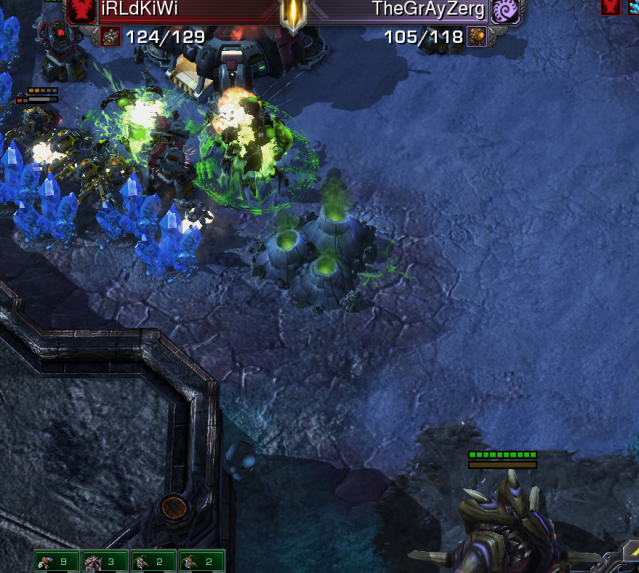Select the control group of 3 units
This screenshot has height=573, width=639.
coord(105,562)
